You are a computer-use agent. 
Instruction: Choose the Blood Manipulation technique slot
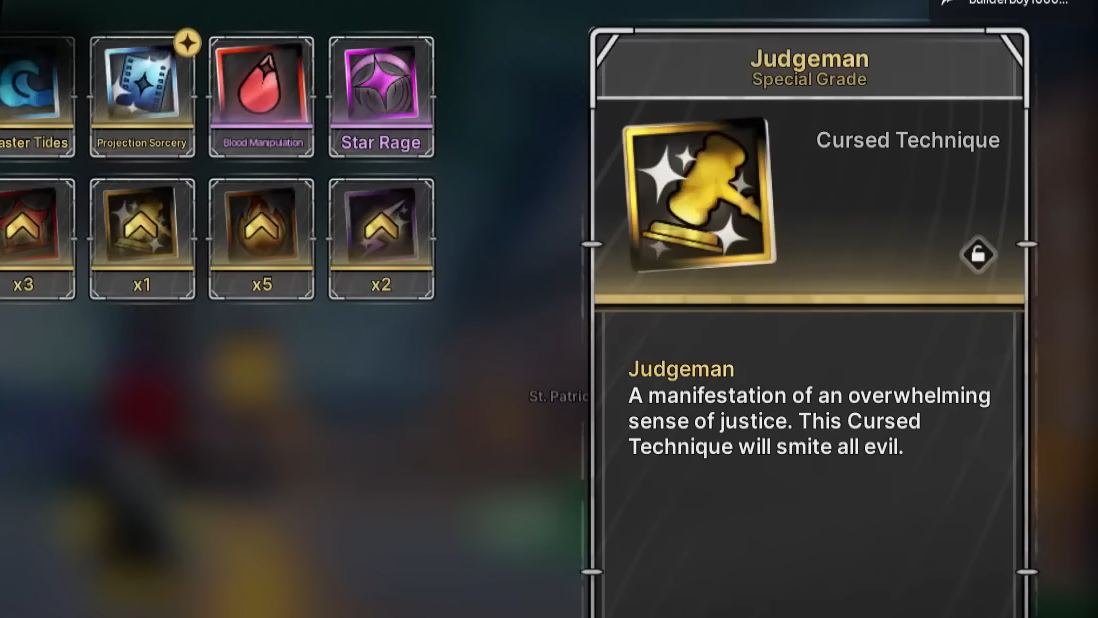[261, 97]
